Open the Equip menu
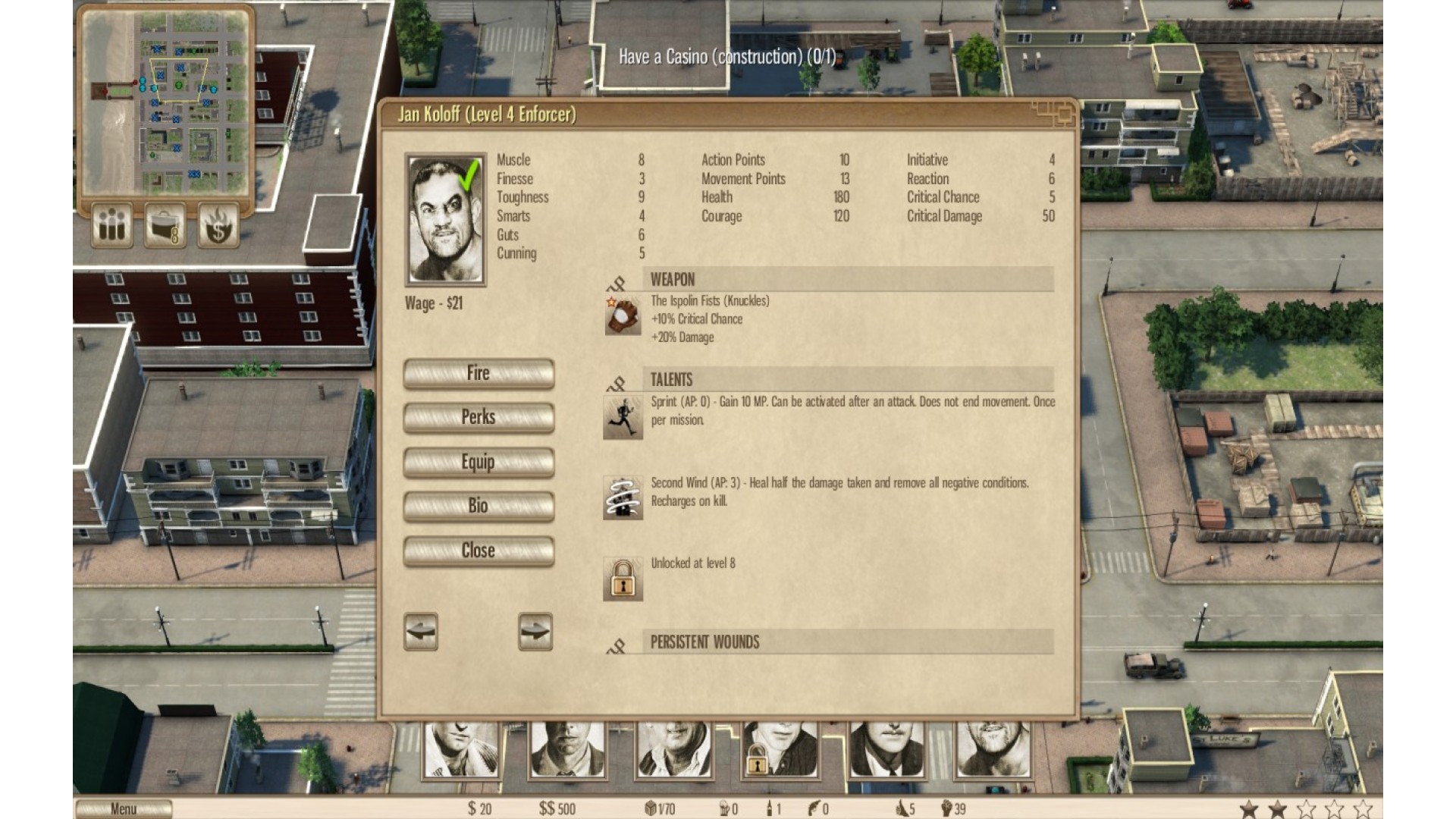This screenshot has height=819, width=1456. pos(479,462)
